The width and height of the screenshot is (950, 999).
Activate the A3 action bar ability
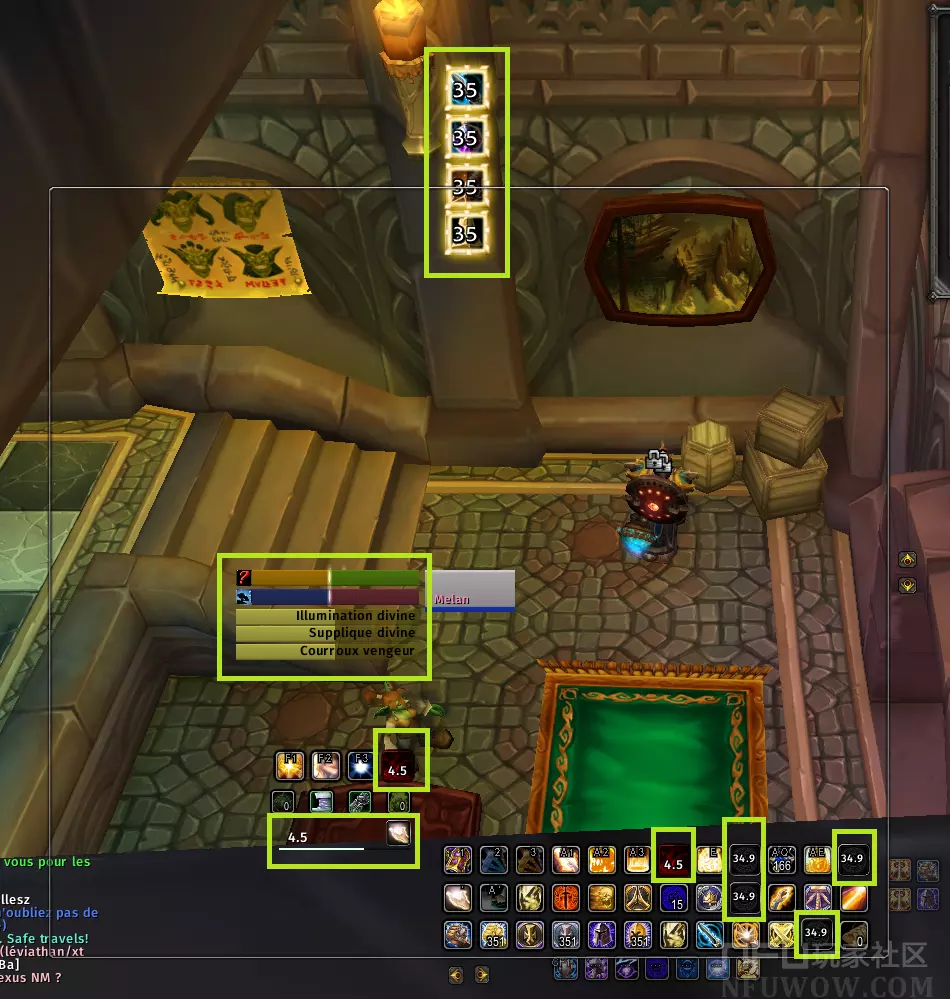tap(637, 859)
